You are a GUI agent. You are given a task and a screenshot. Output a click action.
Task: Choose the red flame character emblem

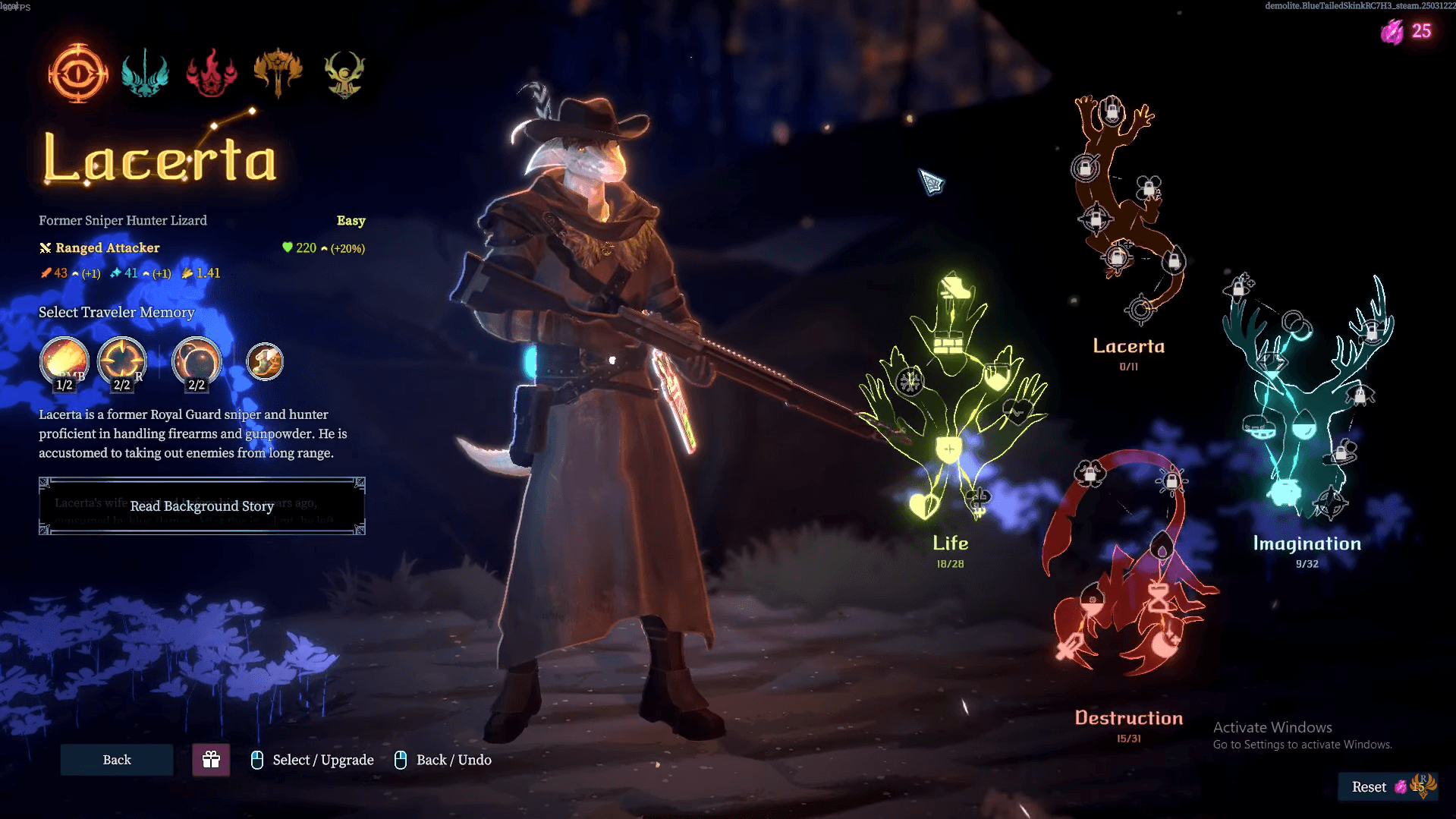tap(211, 74)
